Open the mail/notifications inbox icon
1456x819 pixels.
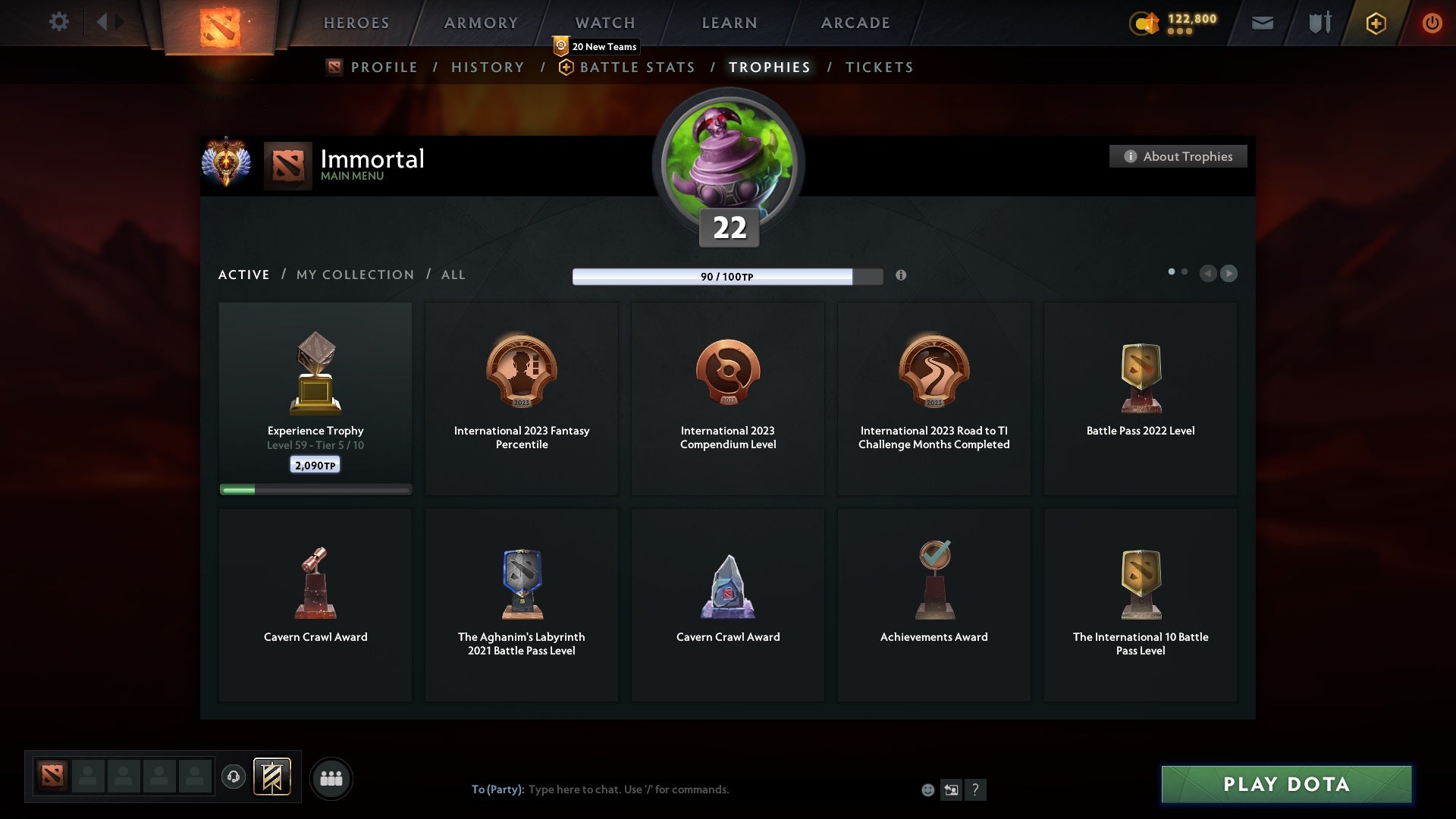1262,23
